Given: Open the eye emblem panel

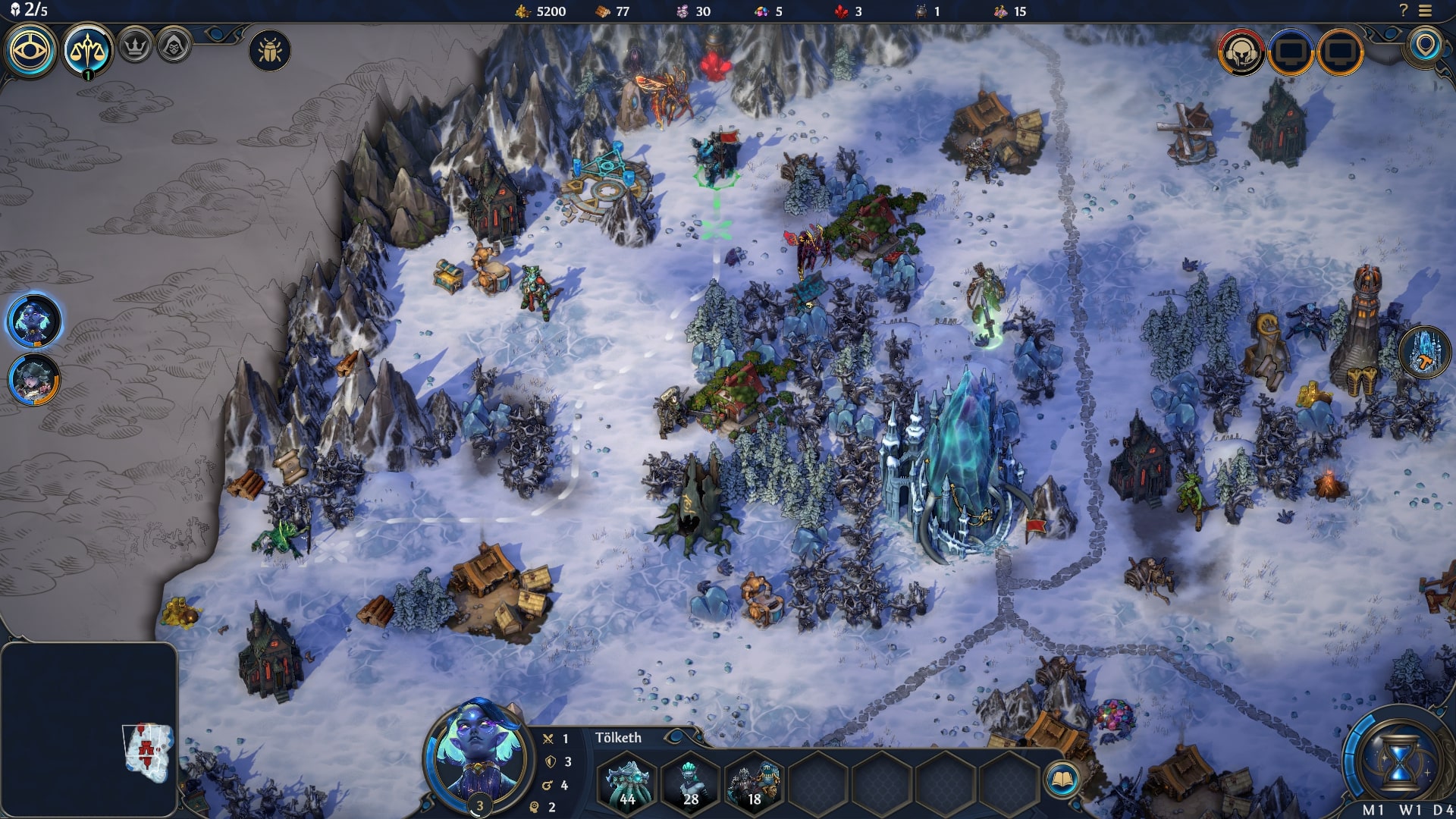Looking at the screenshot, I should (30, 51).
